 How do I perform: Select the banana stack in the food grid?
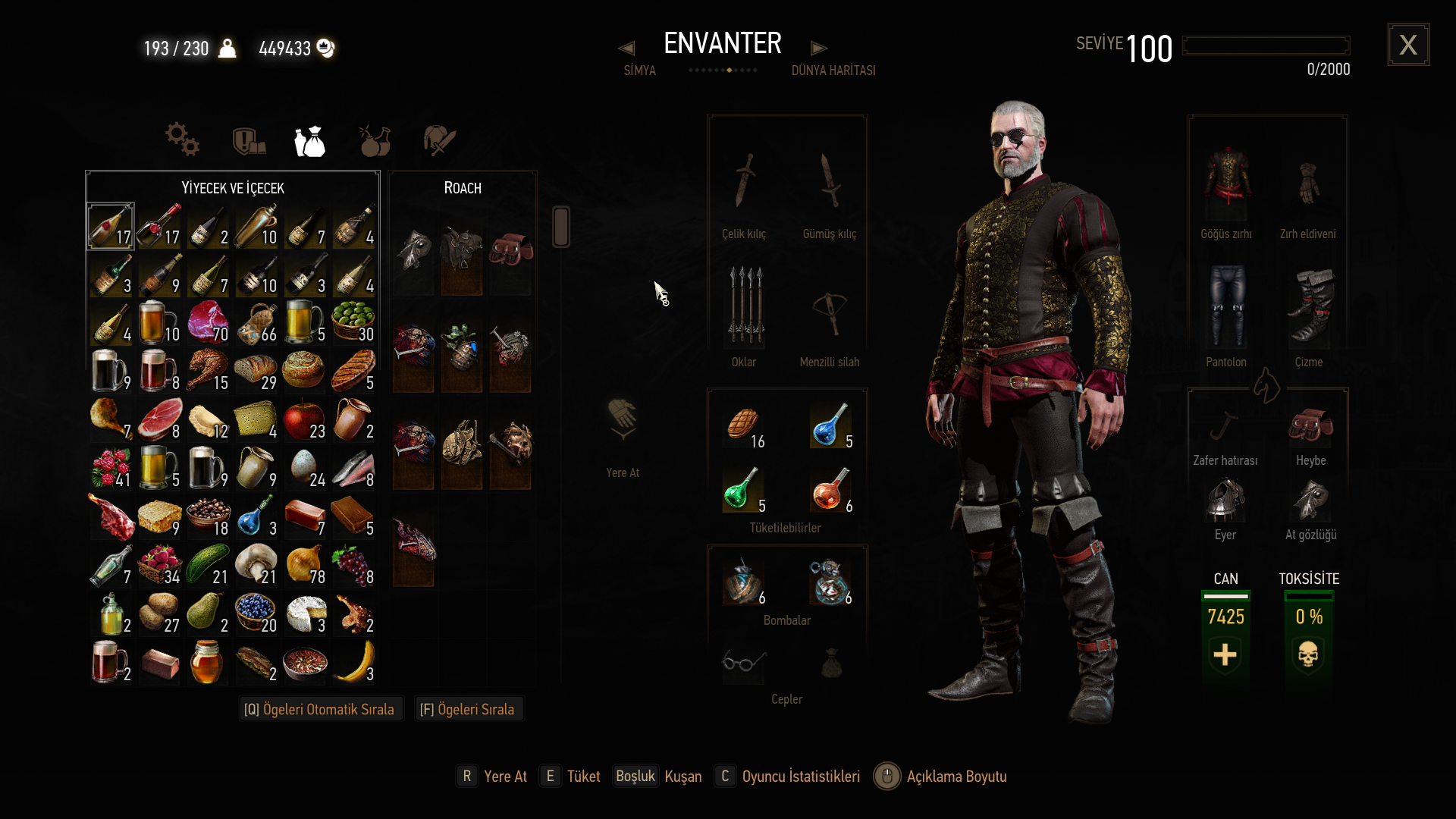pos(353,663)
